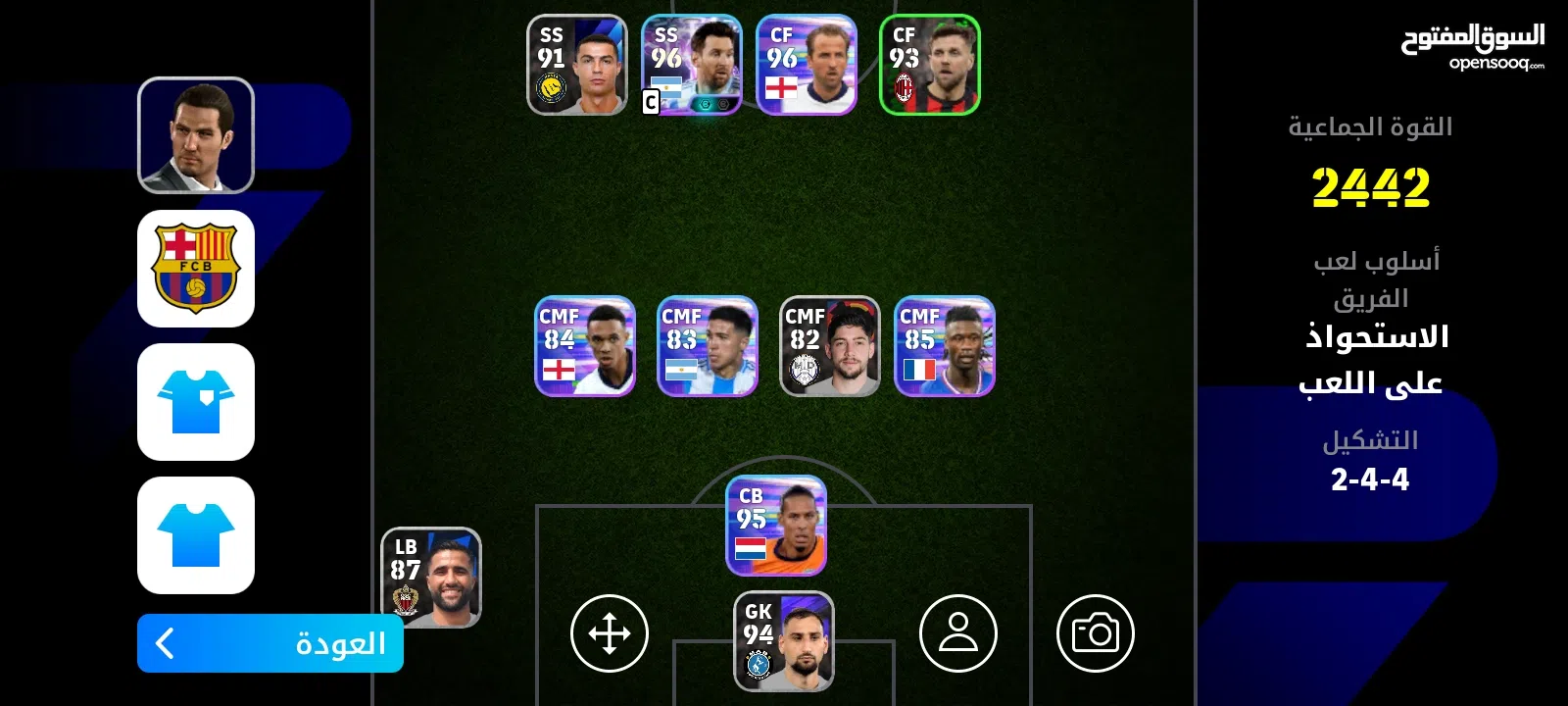The width and height of the screenshot is (1568, 706).
Task: Select the CB 95 Netherlands defender card
Action: click(x=776, y=526)
